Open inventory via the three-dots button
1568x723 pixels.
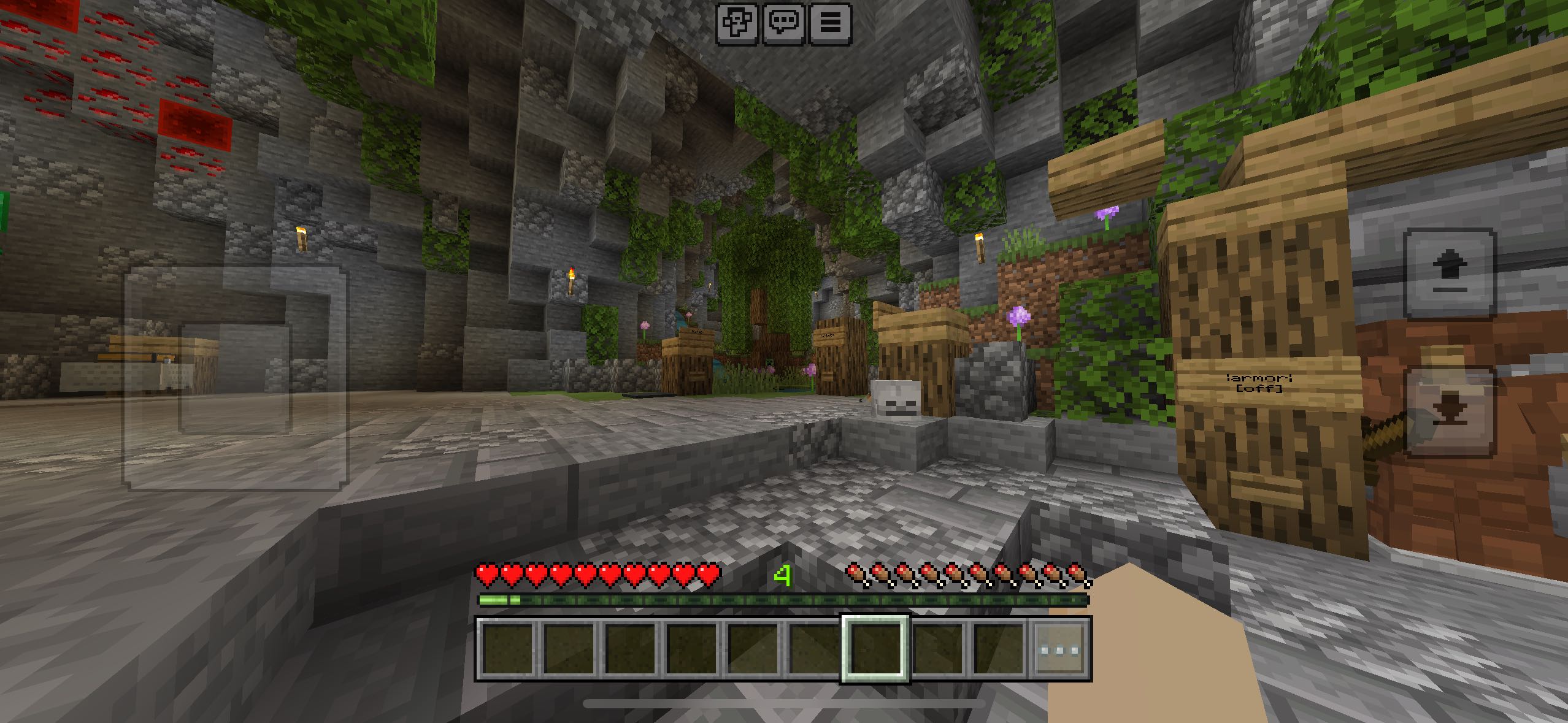[x=1061, y=649]
